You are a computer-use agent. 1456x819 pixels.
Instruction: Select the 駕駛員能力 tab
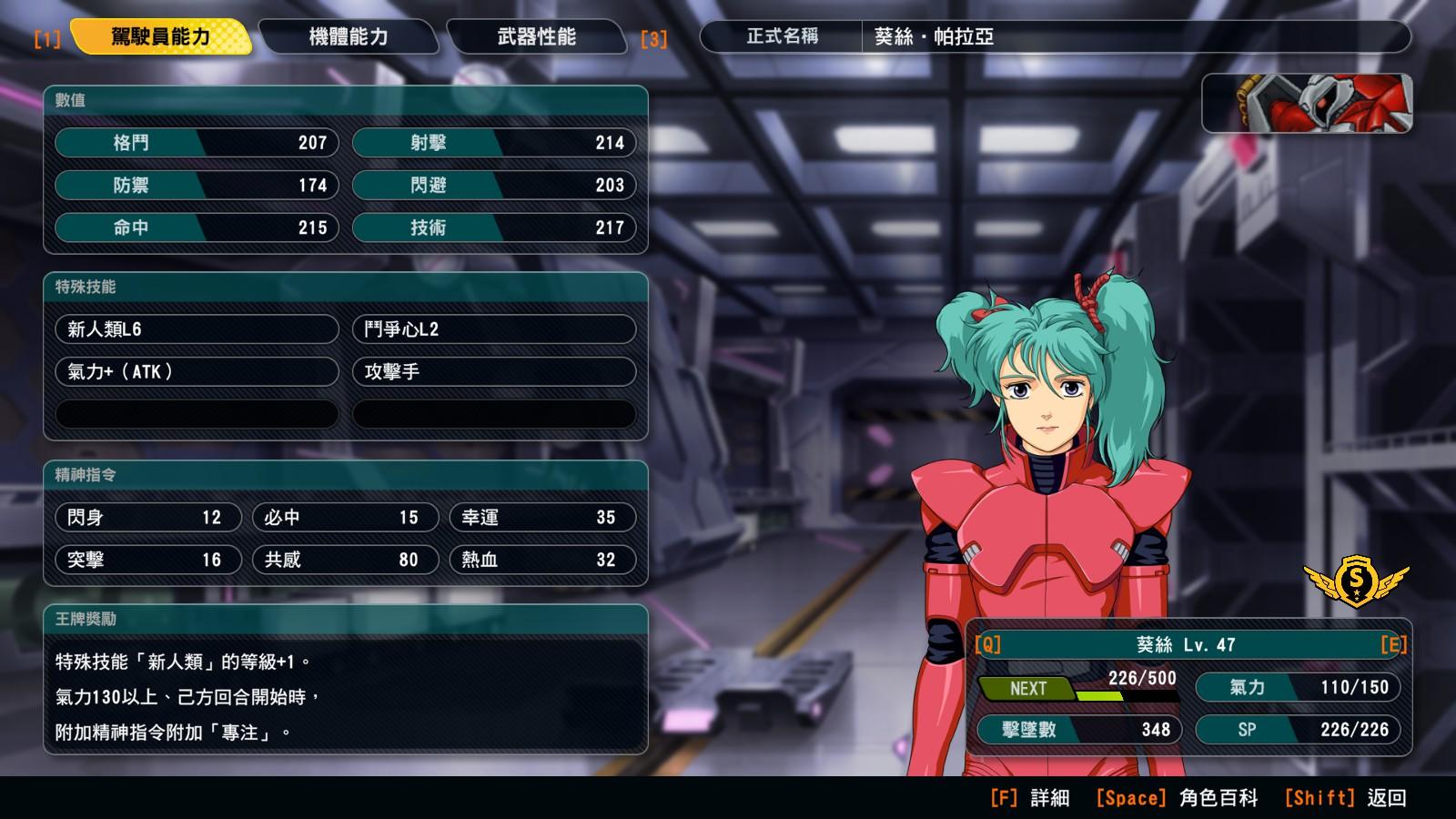click(160, 37)
